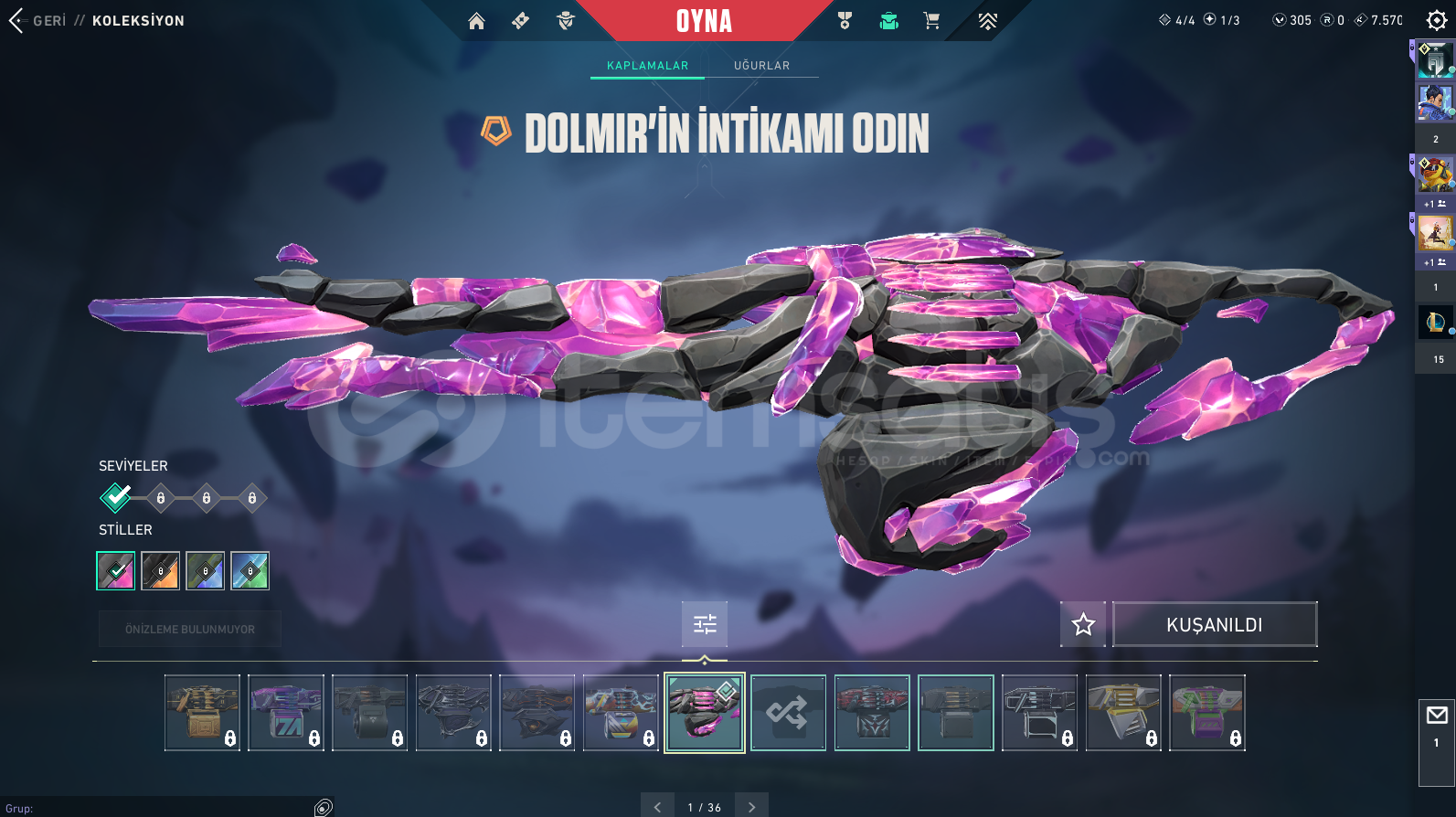Open the store shopping cart icon
This screenshot has height=817, width=1456.
pos(931,21)
